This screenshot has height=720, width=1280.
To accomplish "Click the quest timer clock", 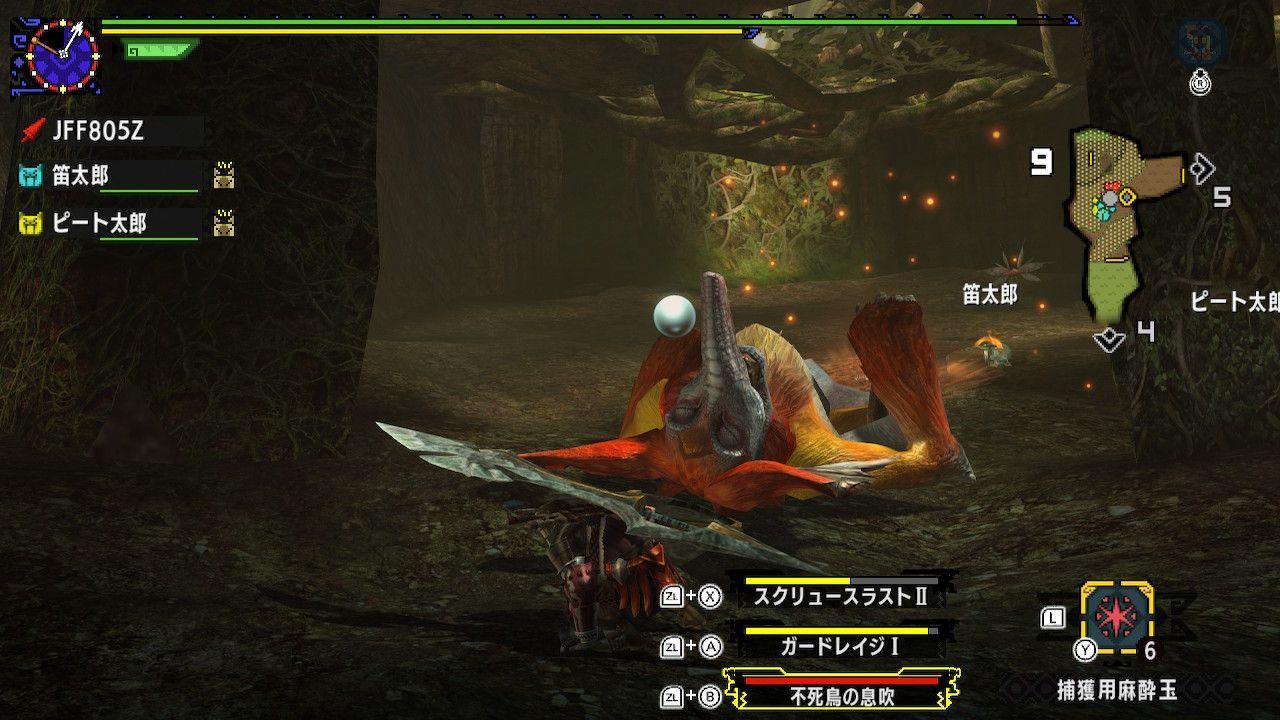I will [62, 55].
